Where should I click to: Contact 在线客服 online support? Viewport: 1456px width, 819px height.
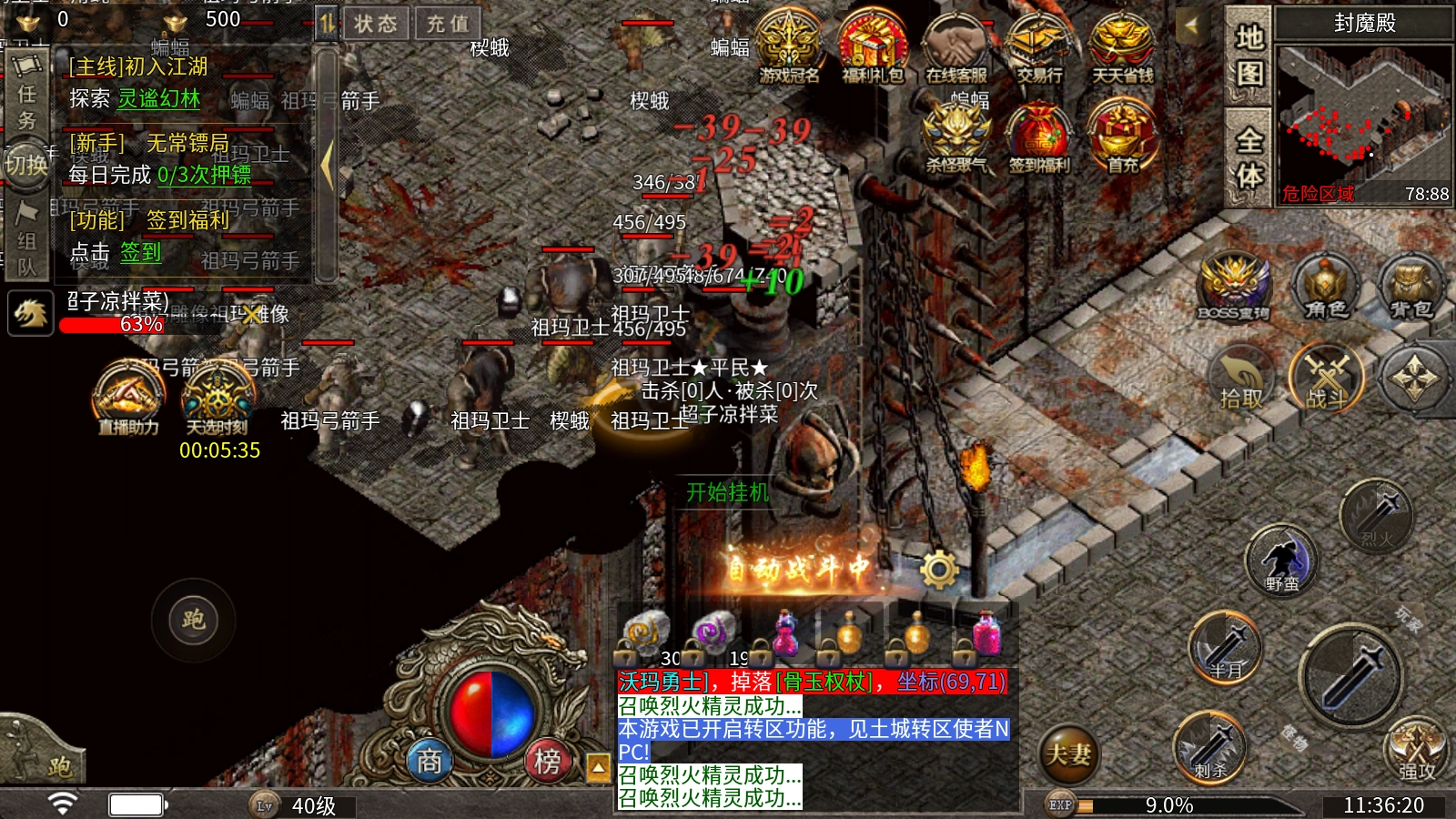[955, 47]
